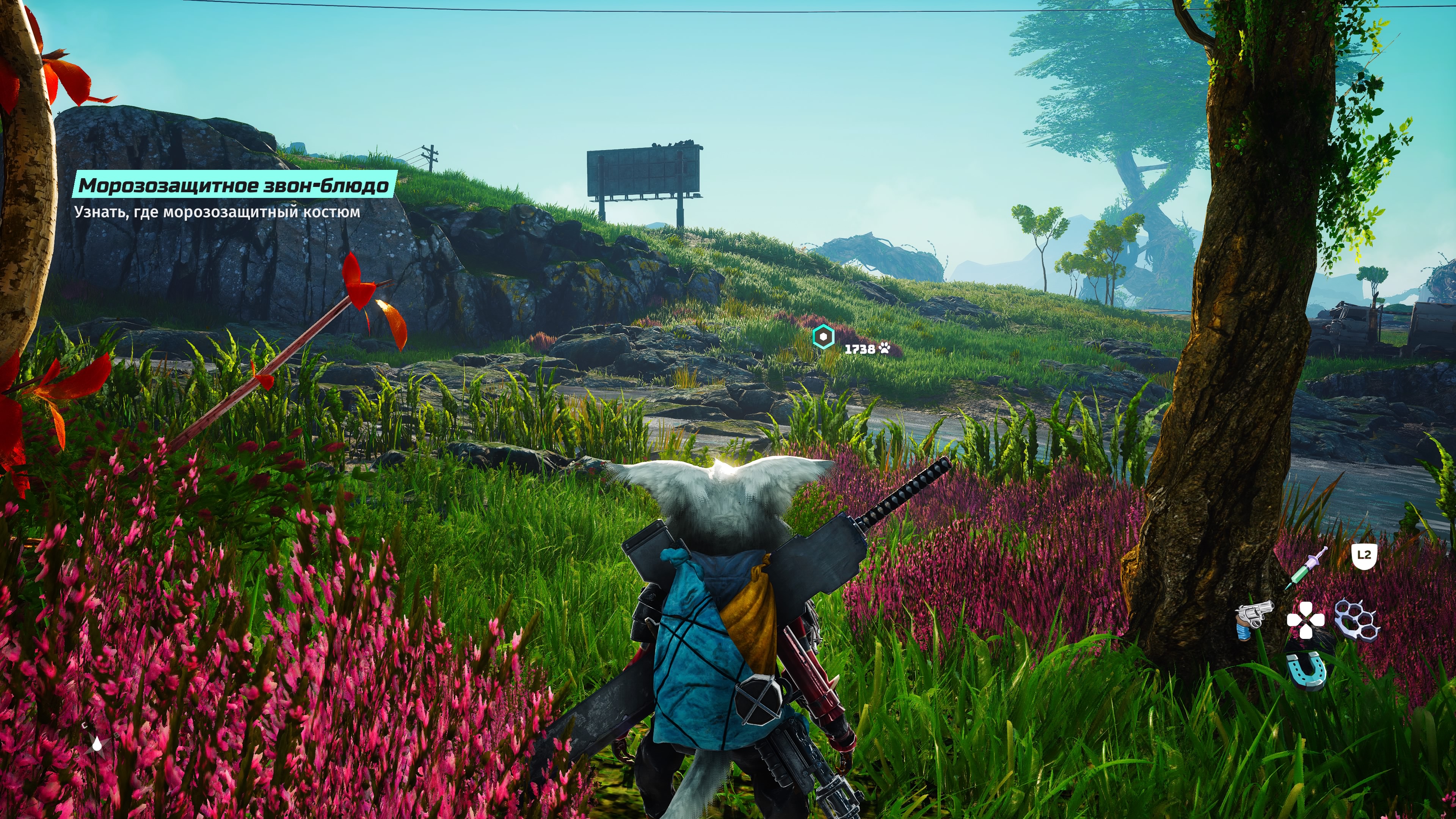1456x819 pixels.
Task: Select the revolver quick slot
Action: coord(1254,620)
